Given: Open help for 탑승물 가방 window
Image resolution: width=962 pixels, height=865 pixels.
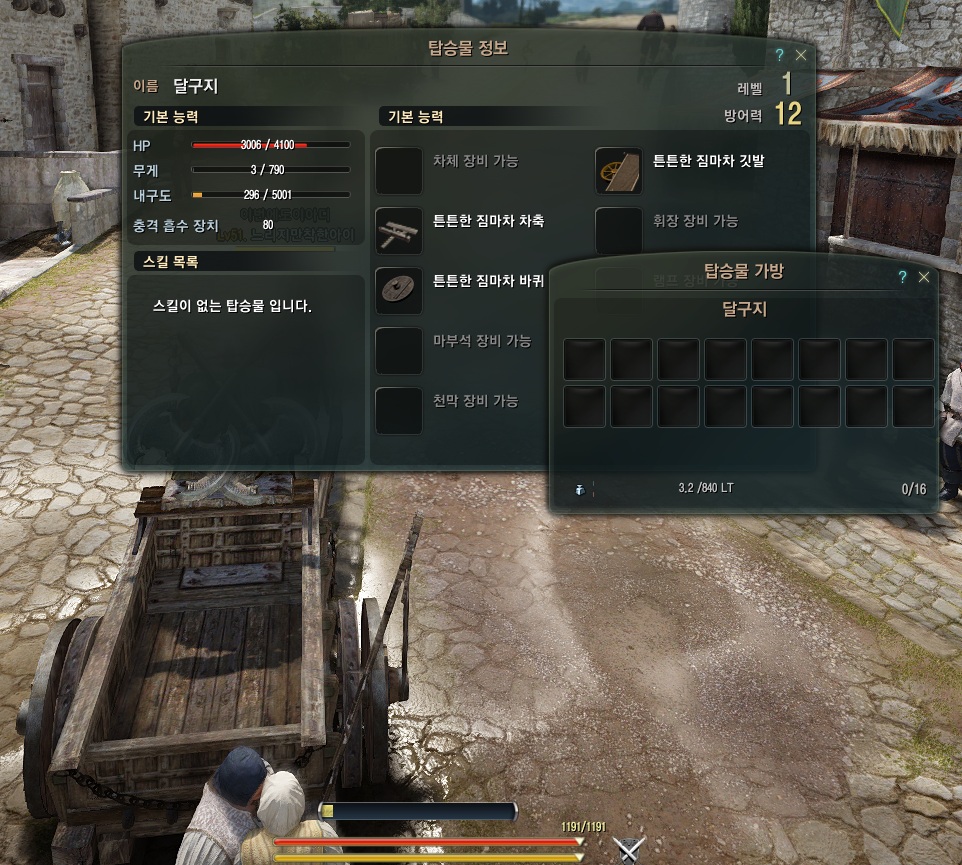Looking at the screenshot, I should (902, 277).
